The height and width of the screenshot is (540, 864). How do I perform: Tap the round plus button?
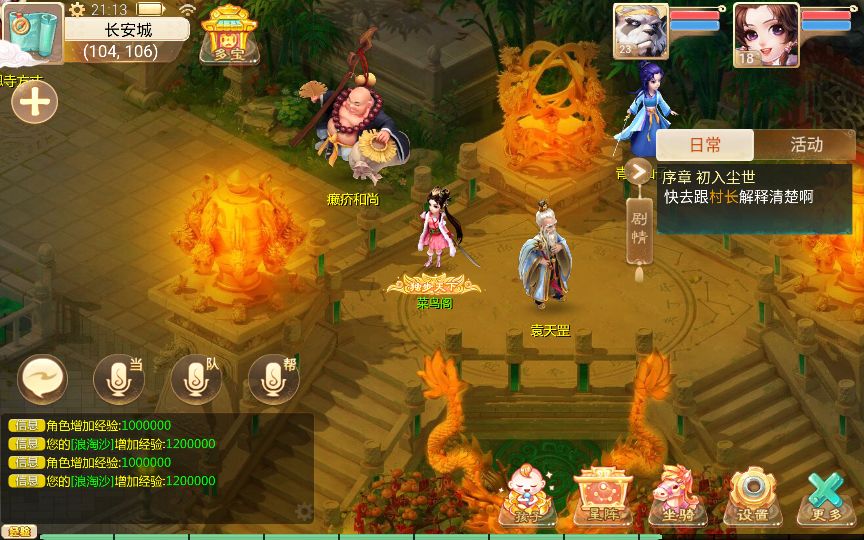point(34,102)
